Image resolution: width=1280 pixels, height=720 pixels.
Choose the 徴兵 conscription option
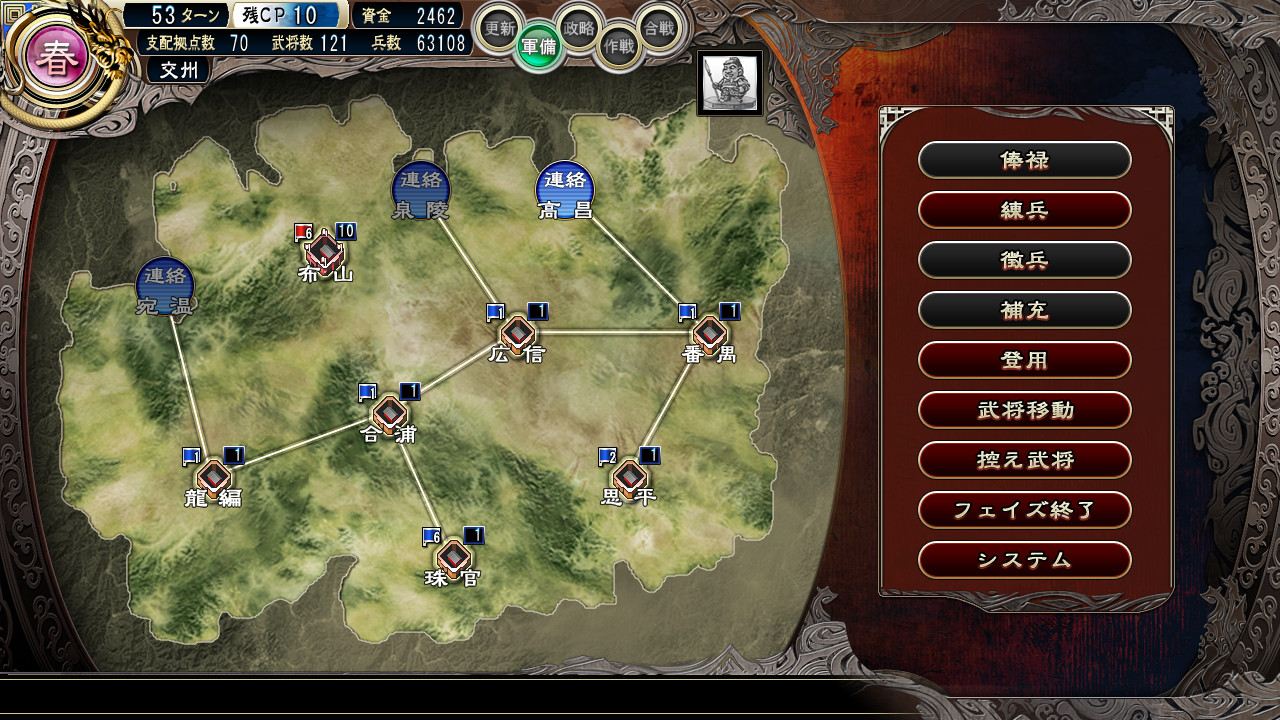click(1024, 260)
